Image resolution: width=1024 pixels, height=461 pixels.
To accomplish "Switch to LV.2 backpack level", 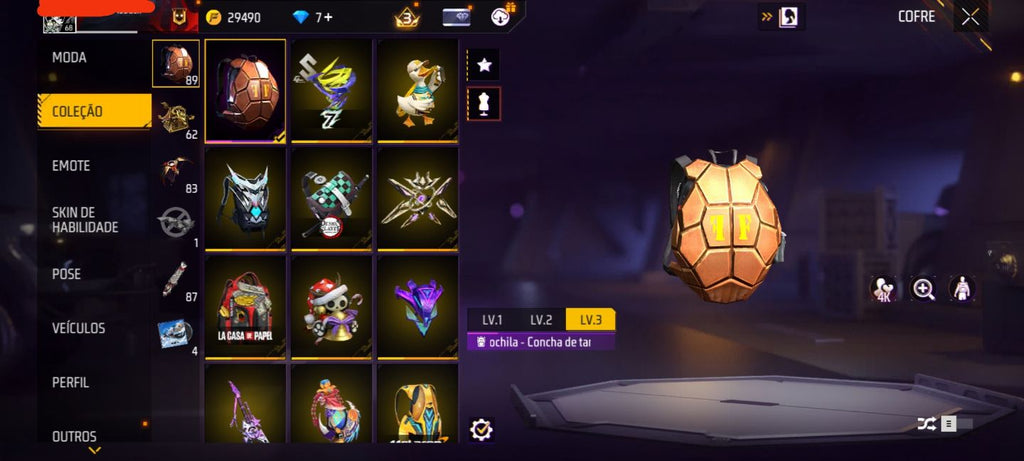I will coord(541,320).
